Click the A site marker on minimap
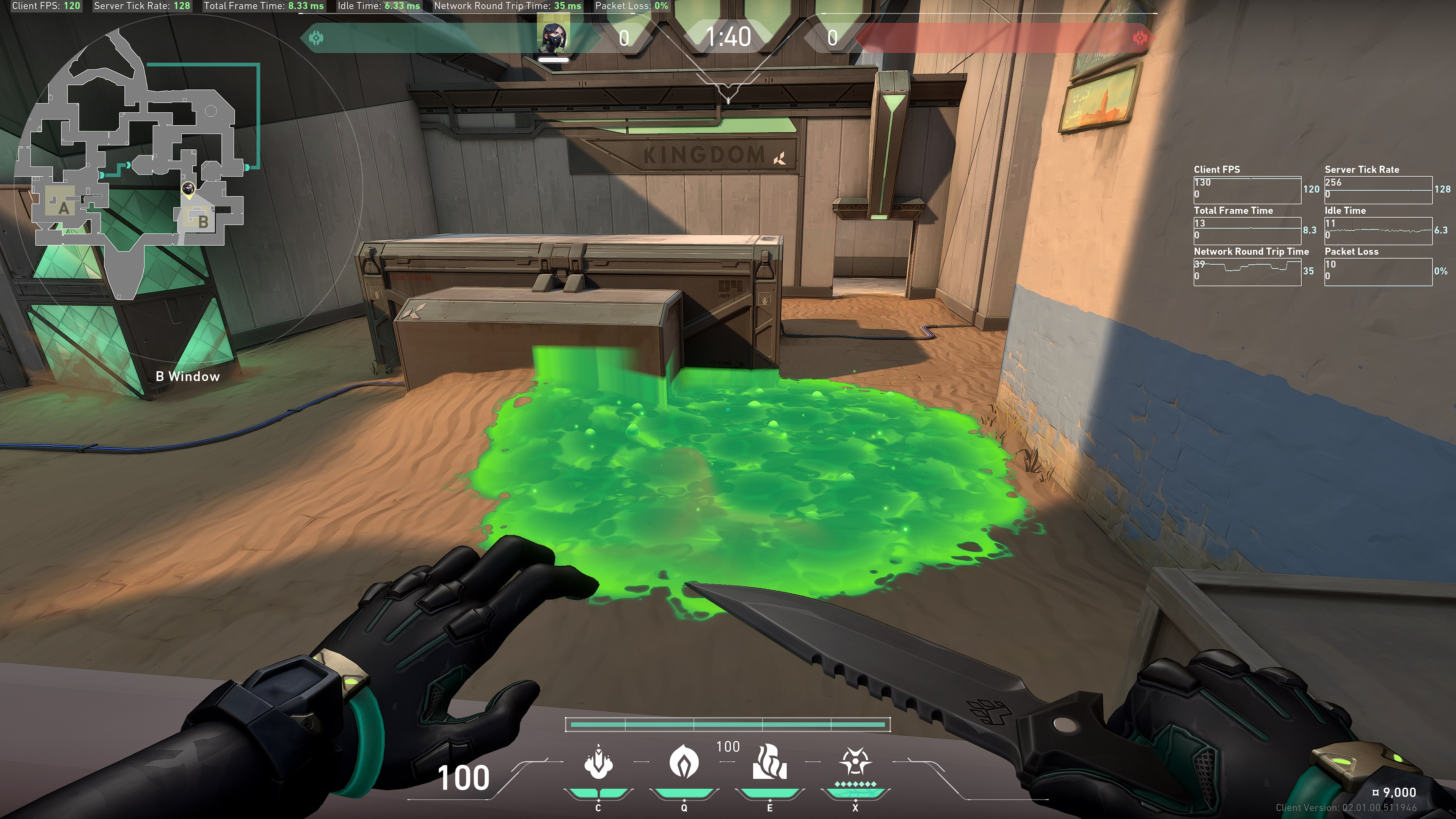 [64, 209]
